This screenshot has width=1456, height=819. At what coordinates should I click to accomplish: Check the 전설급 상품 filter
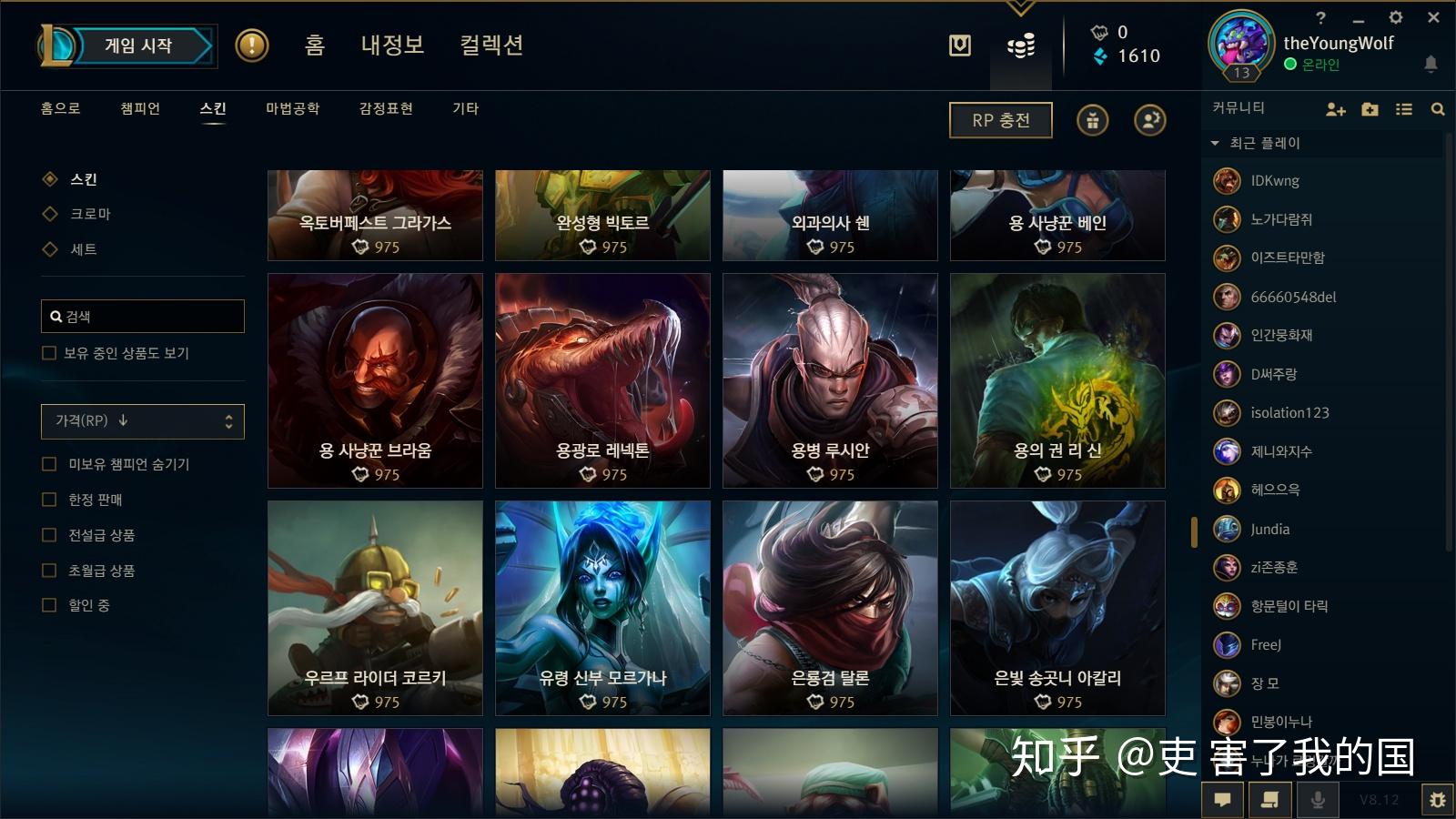[48, 535]
